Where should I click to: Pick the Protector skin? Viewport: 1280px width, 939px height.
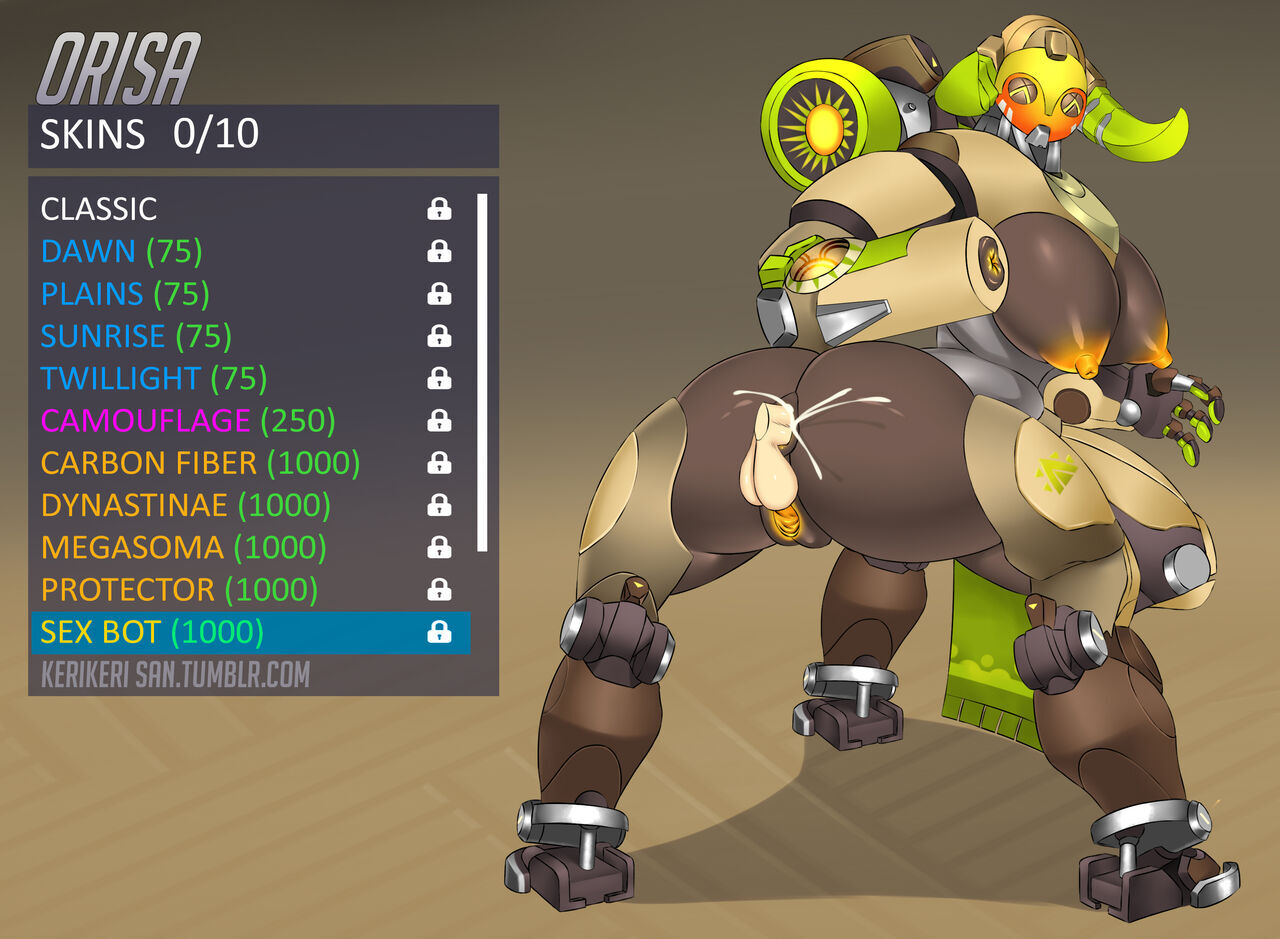pyautogui.click(x=179, y=590)
